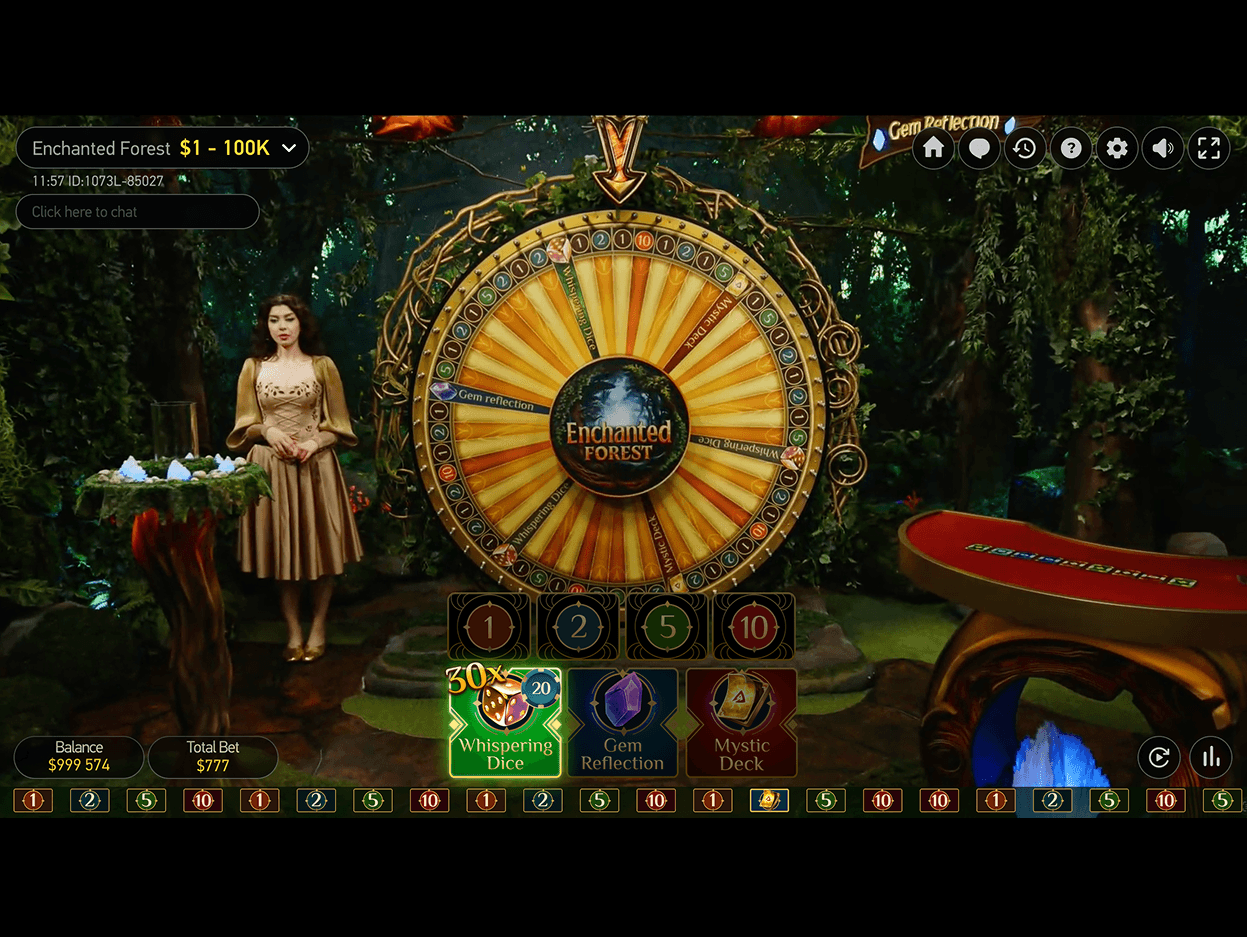Choose the Mystic Deck bonus bet

pyautogui.click(x=741, y=723)
